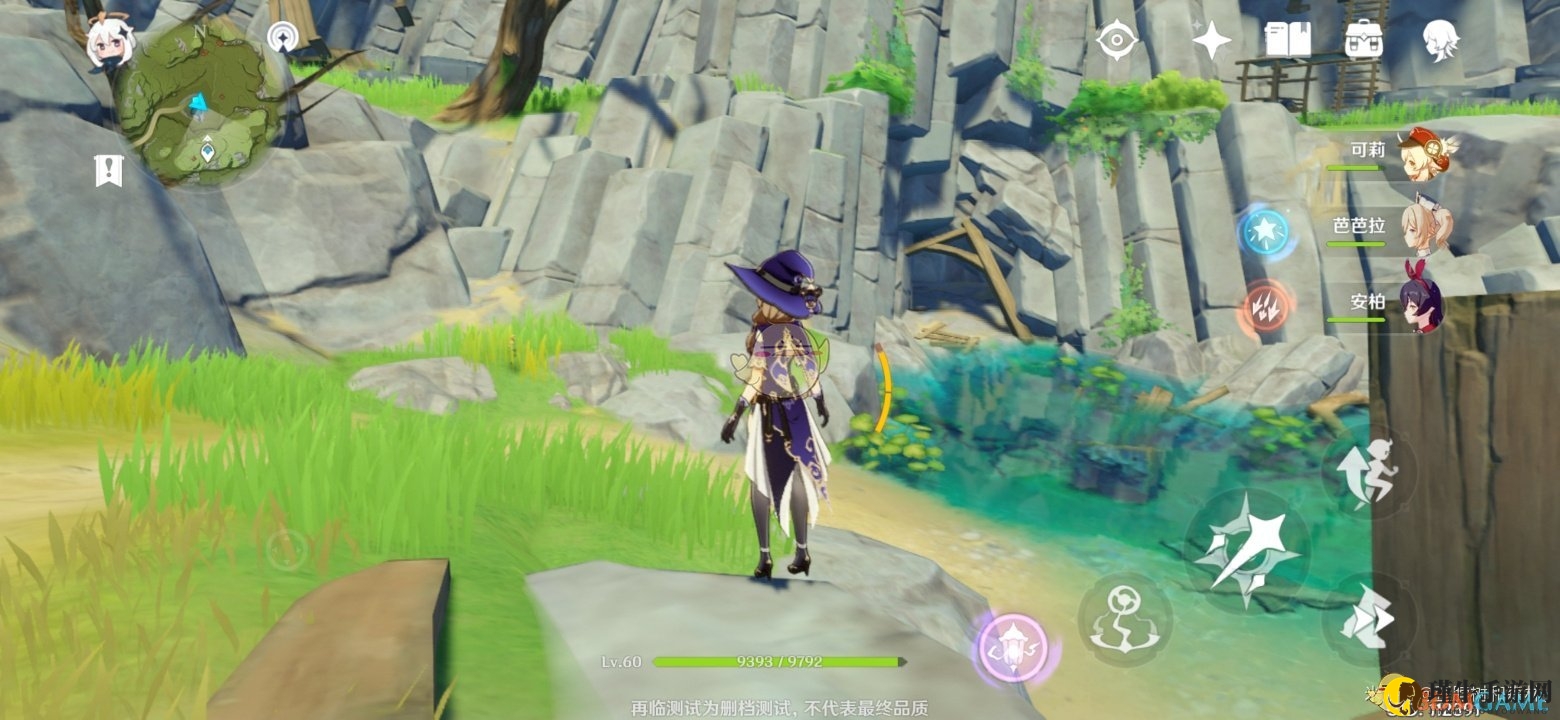Open the Paimon menu icon
1560x720 pixels.
point(109,44)
